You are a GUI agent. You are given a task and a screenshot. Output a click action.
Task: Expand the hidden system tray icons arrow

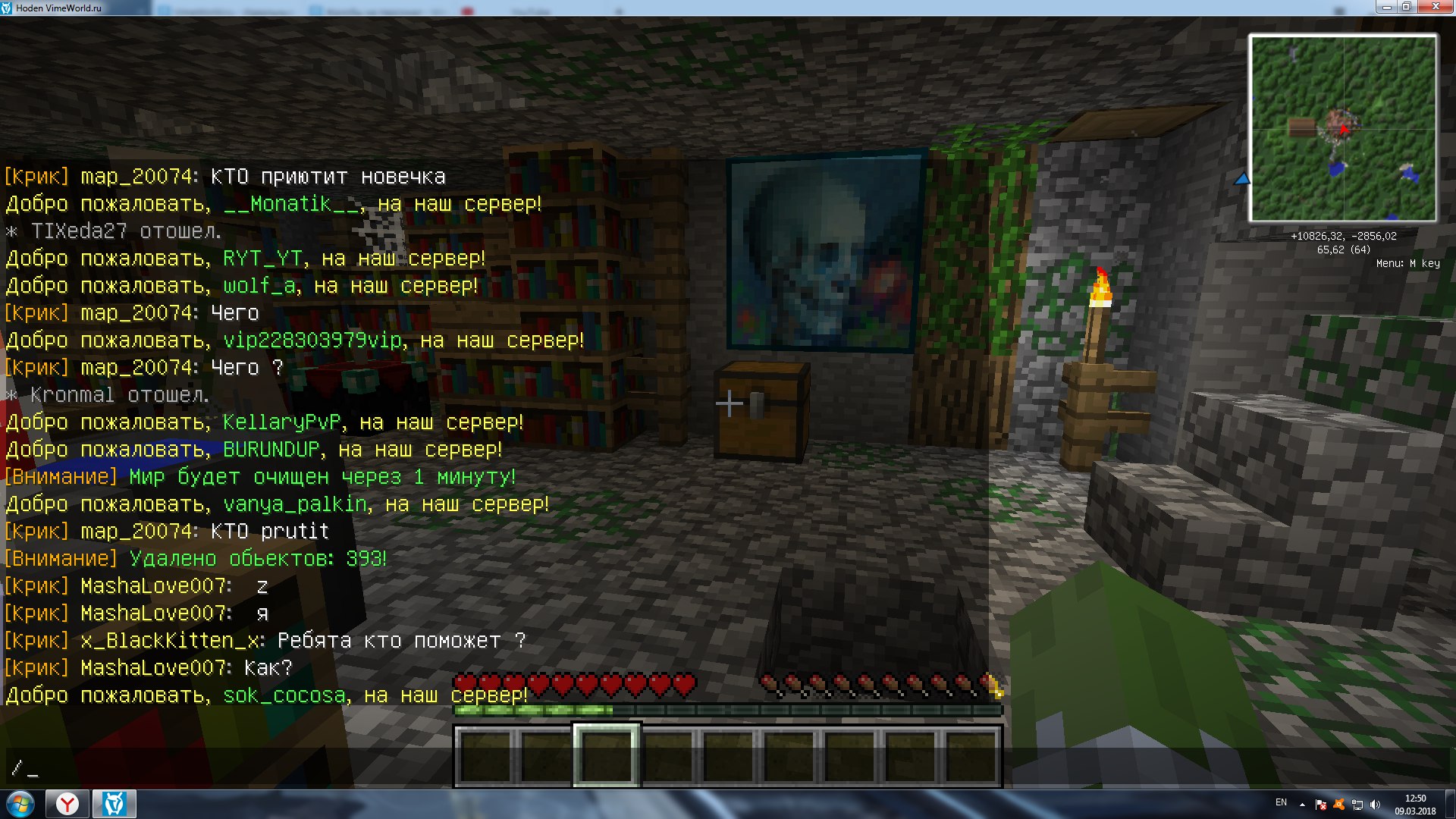(x=1302, y=805)
